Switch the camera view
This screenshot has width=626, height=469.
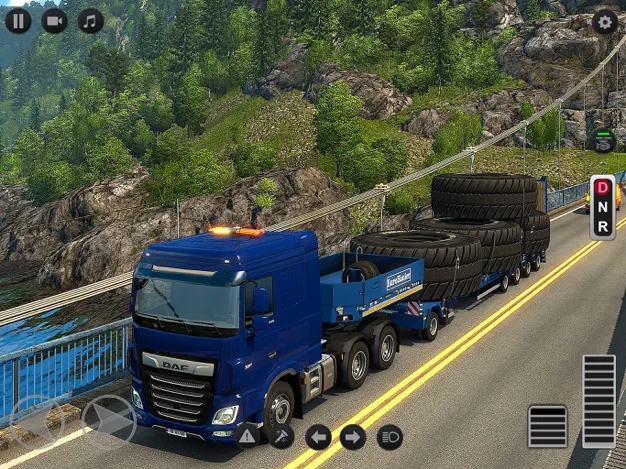pos(54,21)
